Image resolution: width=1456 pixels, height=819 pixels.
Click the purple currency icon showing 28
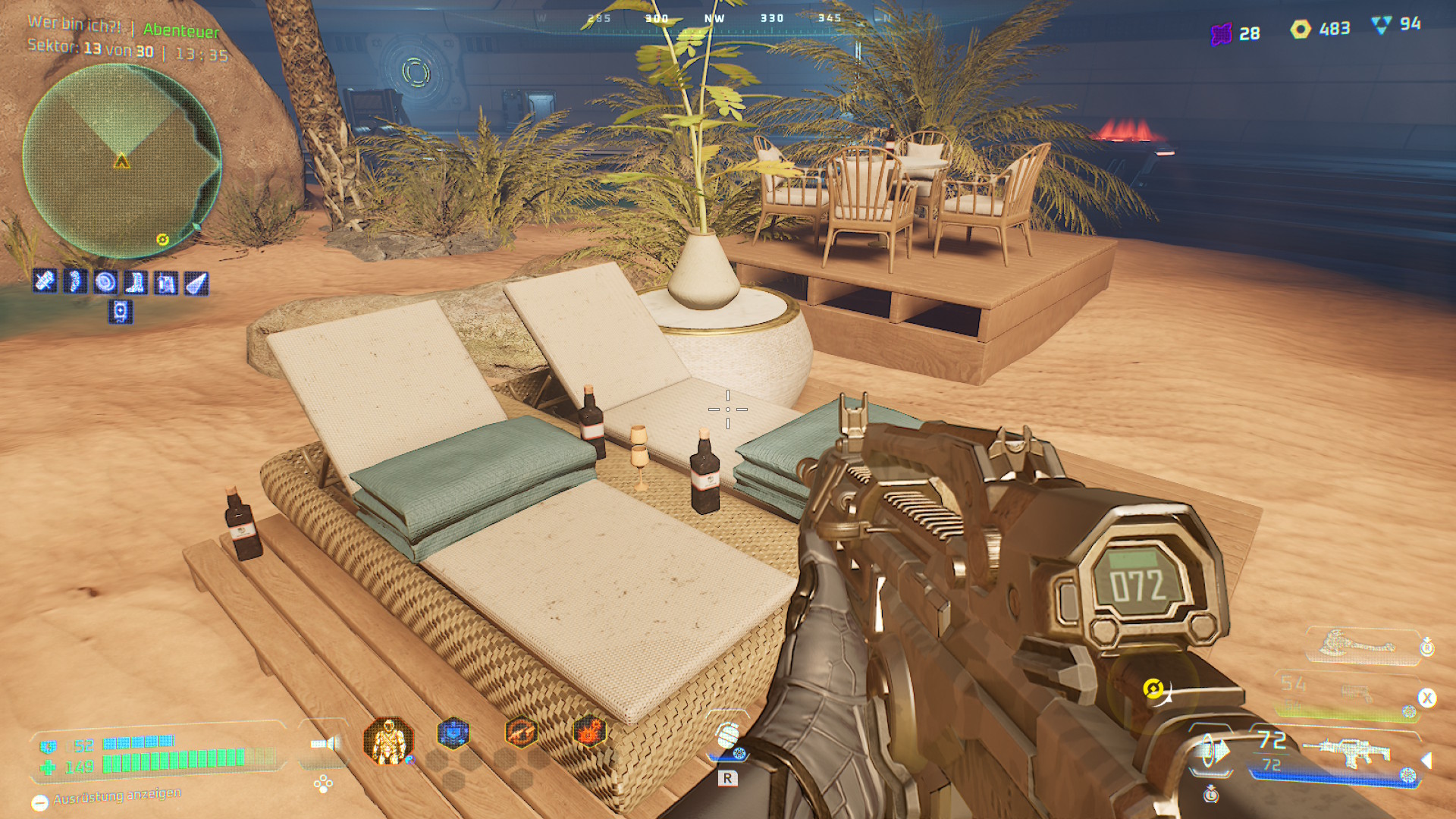[x=1221, y=34]
